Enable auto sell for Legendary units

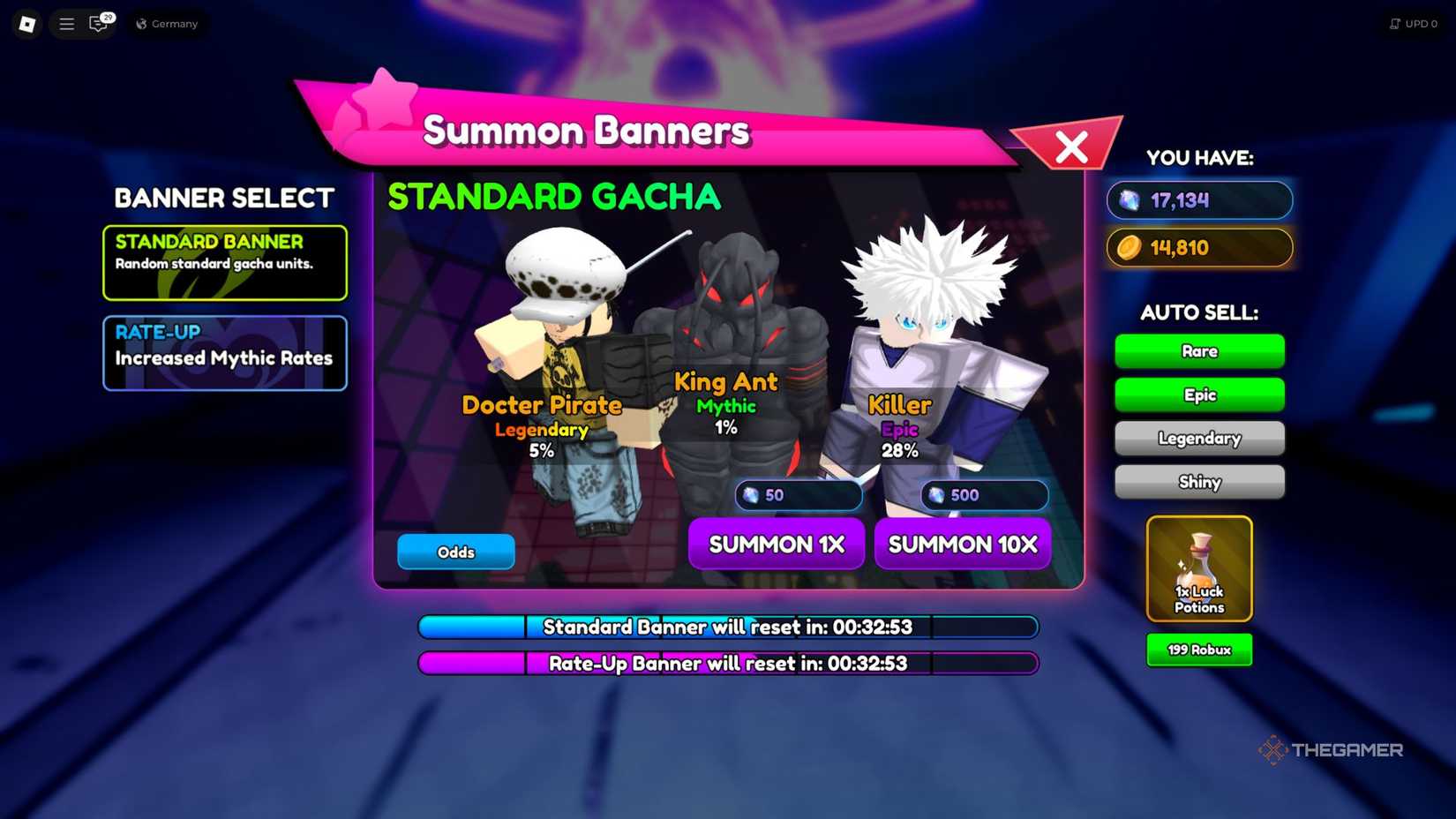pyautogui.click(x=1199, y=438)
